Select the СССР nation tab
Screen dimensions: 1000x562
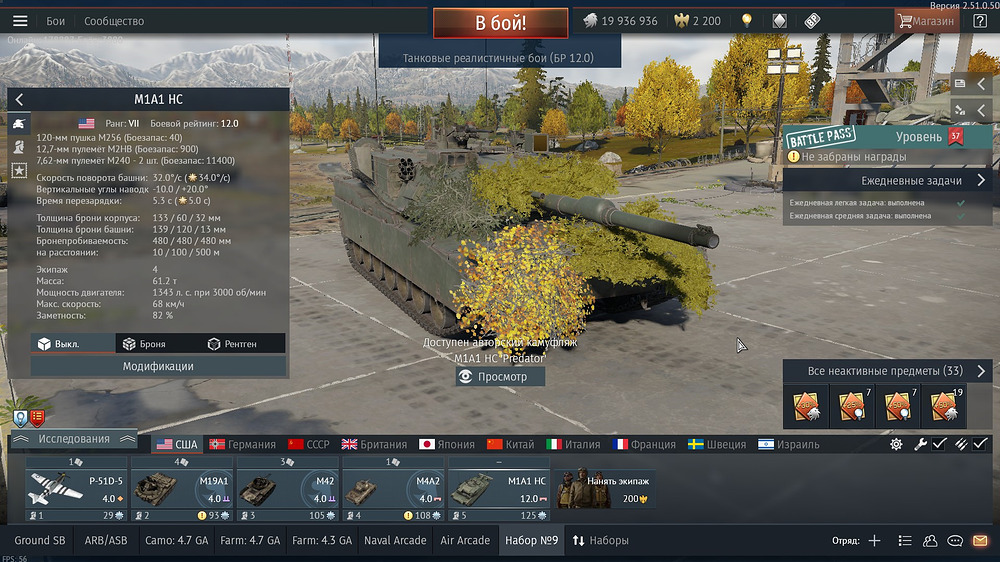(x=309, y=444)
